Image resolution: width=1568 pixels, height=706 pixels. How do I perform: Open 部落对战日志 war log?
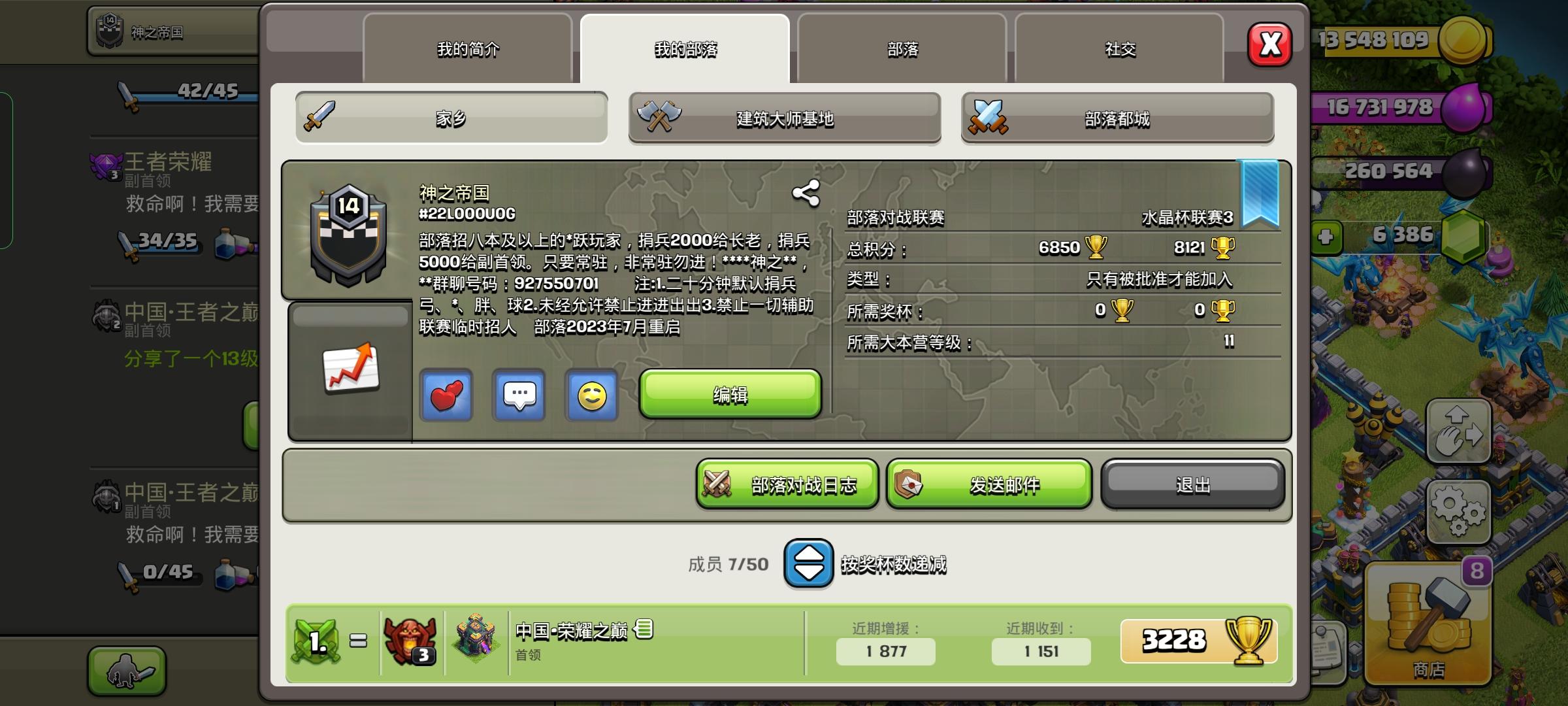pyautogui.click(x=786, y=485)
